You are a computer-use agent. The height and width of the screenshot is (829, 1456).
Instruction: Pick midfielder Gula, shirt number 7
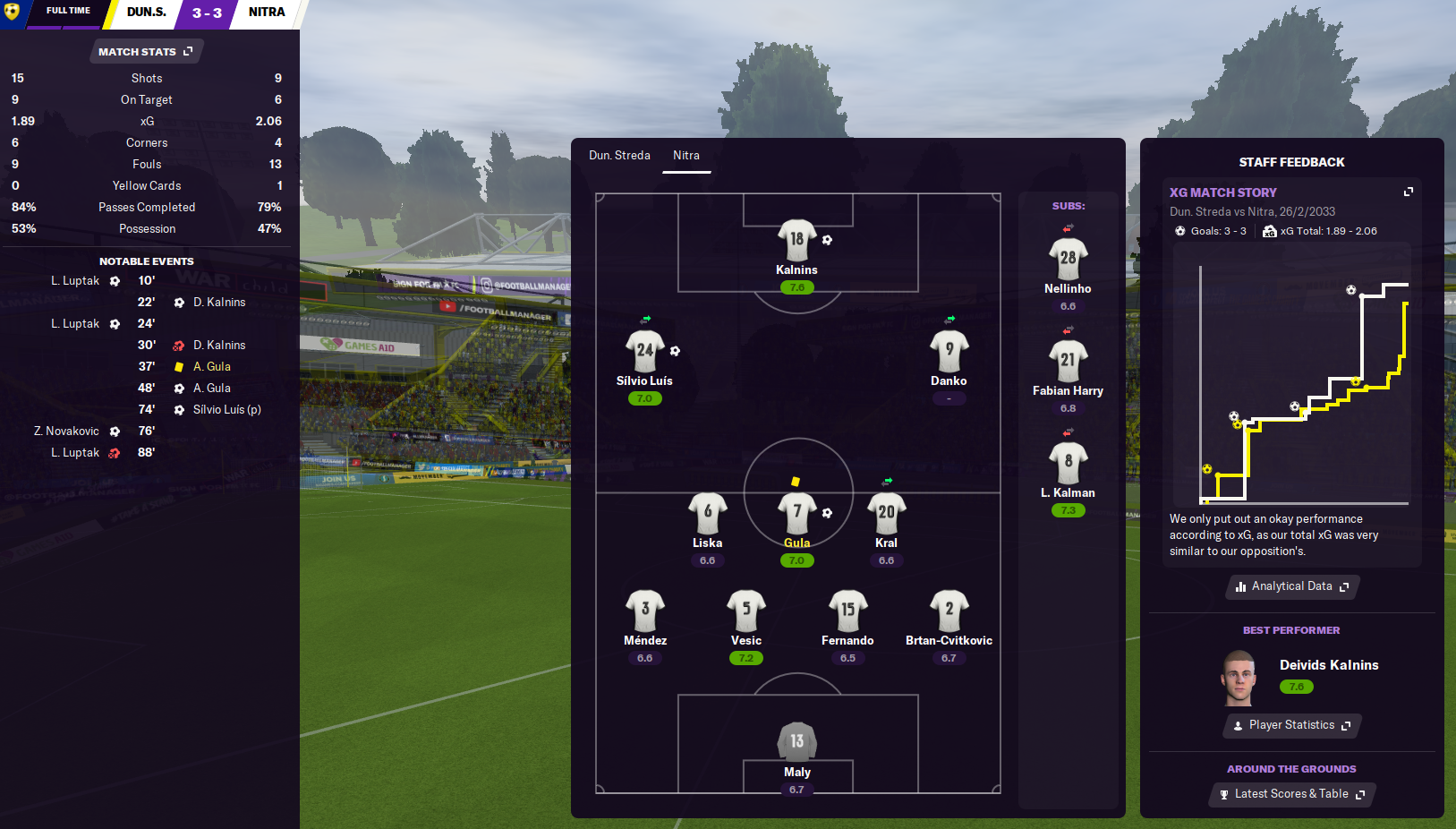[x=796, y=514]
